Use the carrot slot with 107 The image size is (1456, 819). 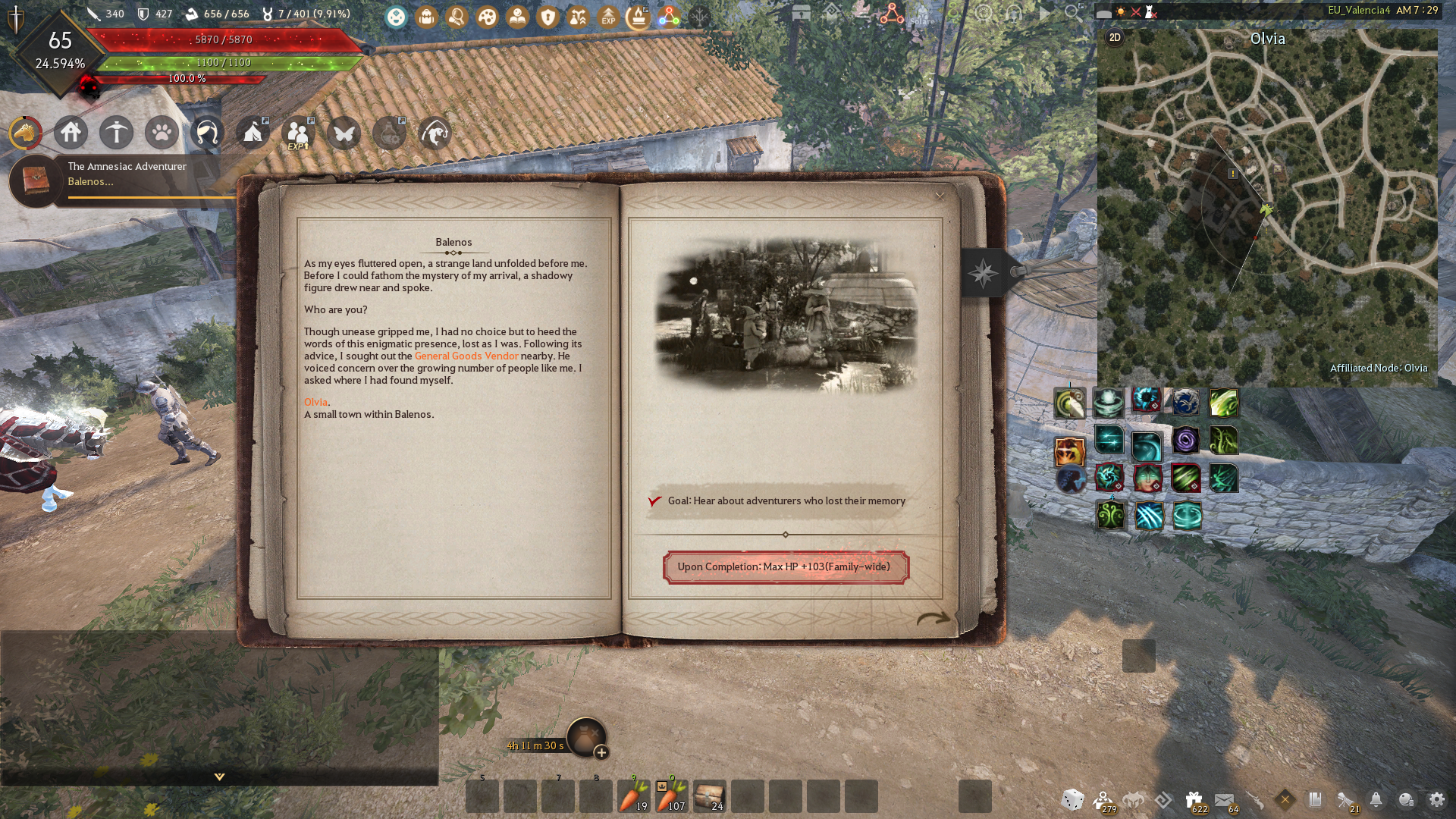pos(671,796)
